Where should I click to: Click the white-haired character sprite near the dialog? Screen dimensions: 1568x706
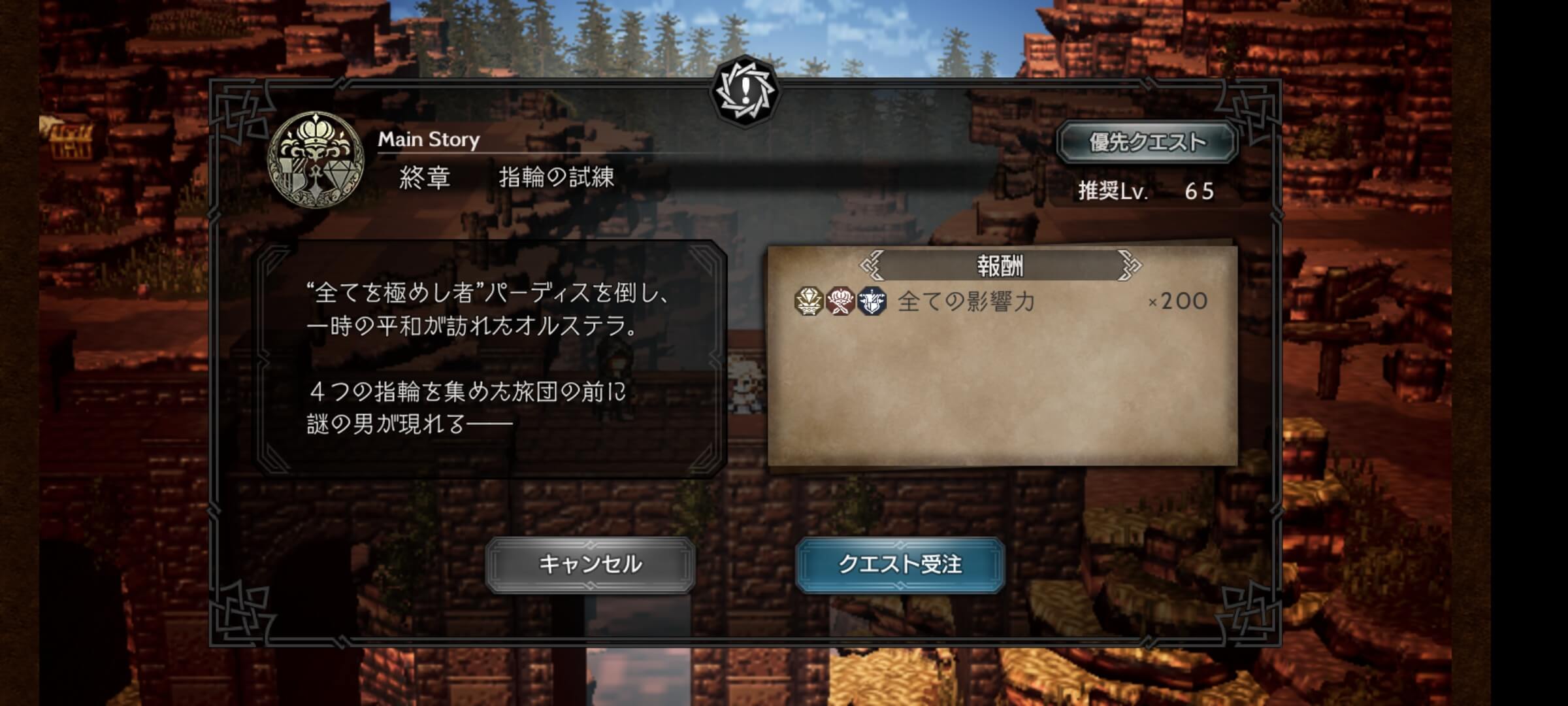(x=745, y=386)
